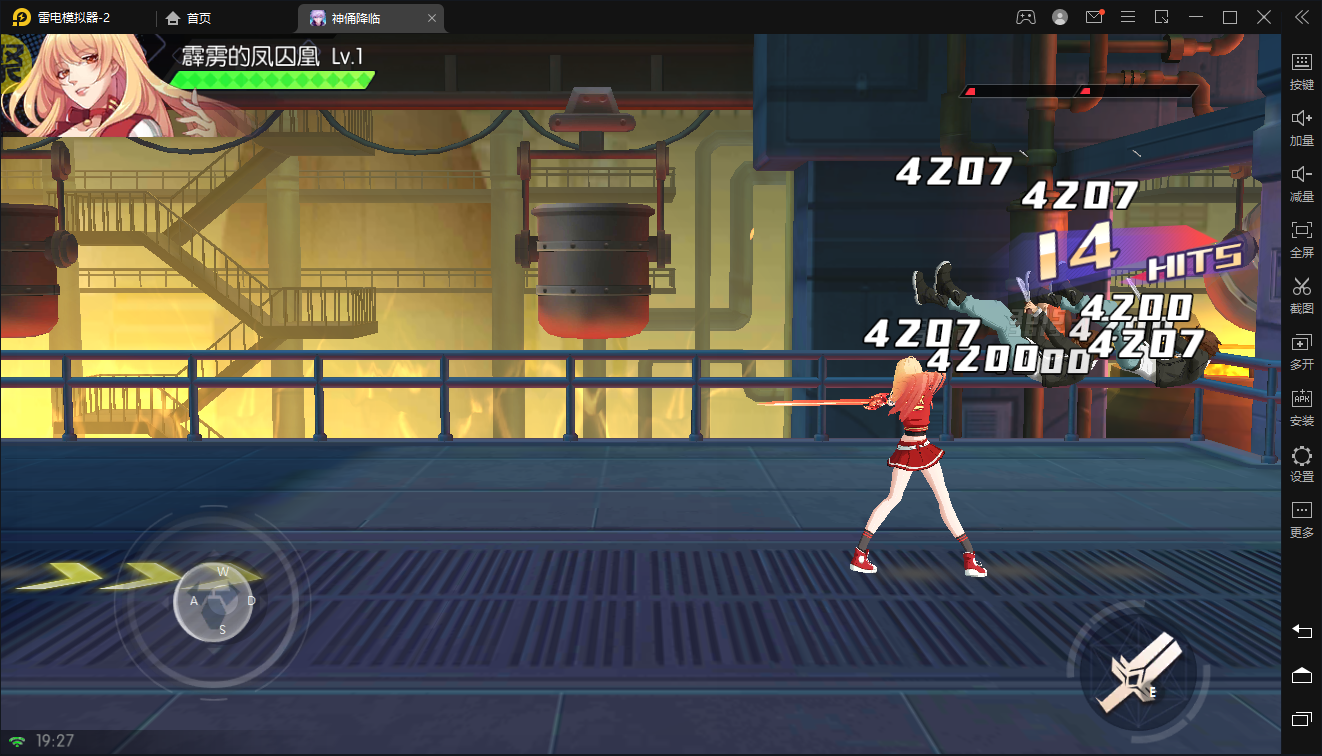The image size is (1322, 756).
Task: Switch to the 首页 home tab
Action: (188, 18)
